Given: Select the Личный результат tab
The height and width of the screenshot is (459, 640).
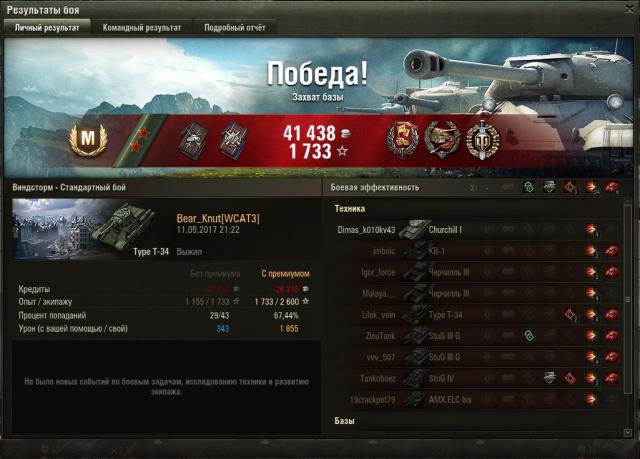Looking at the screenshot, I should [x=48, y=28].
